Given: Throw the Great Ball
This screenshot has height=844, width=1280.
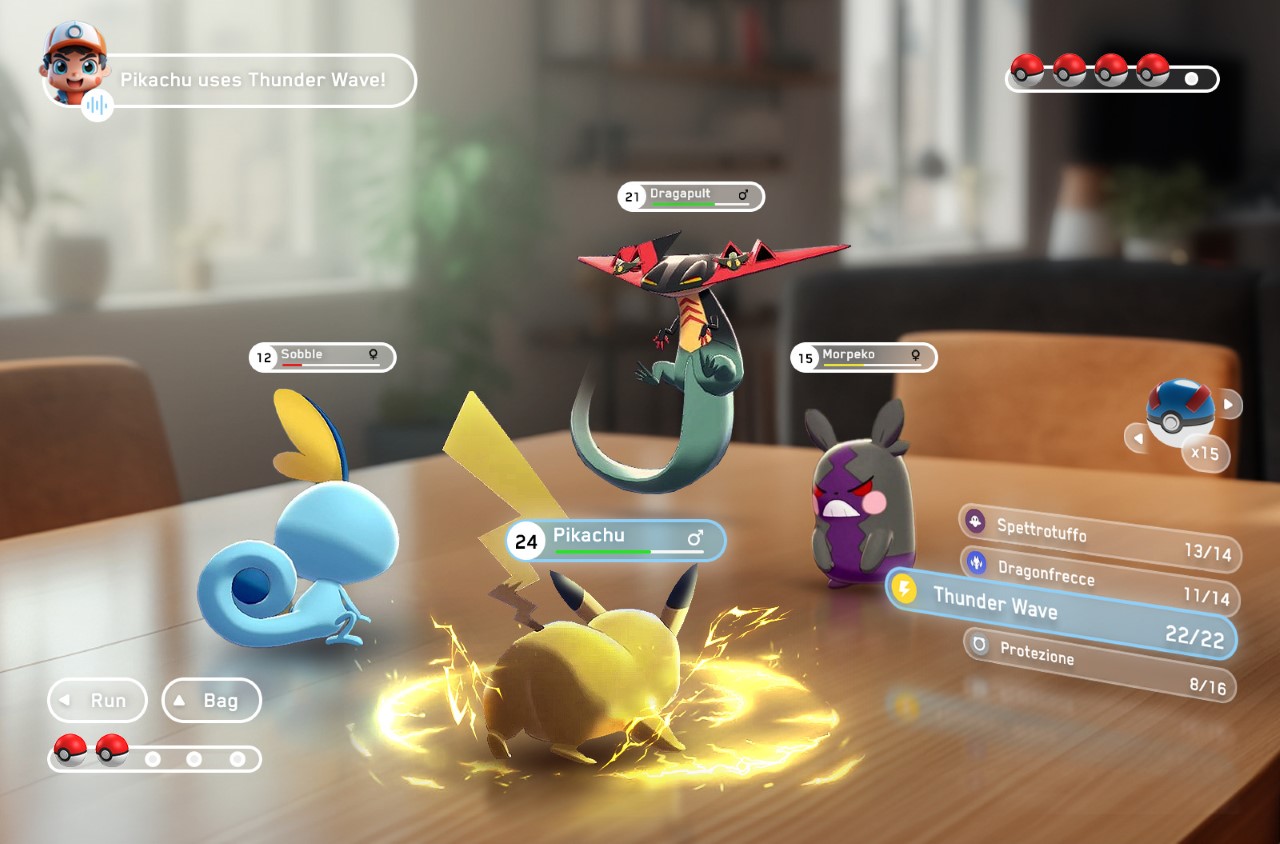Looking at the screenshot, I should tap(1181, 411).
